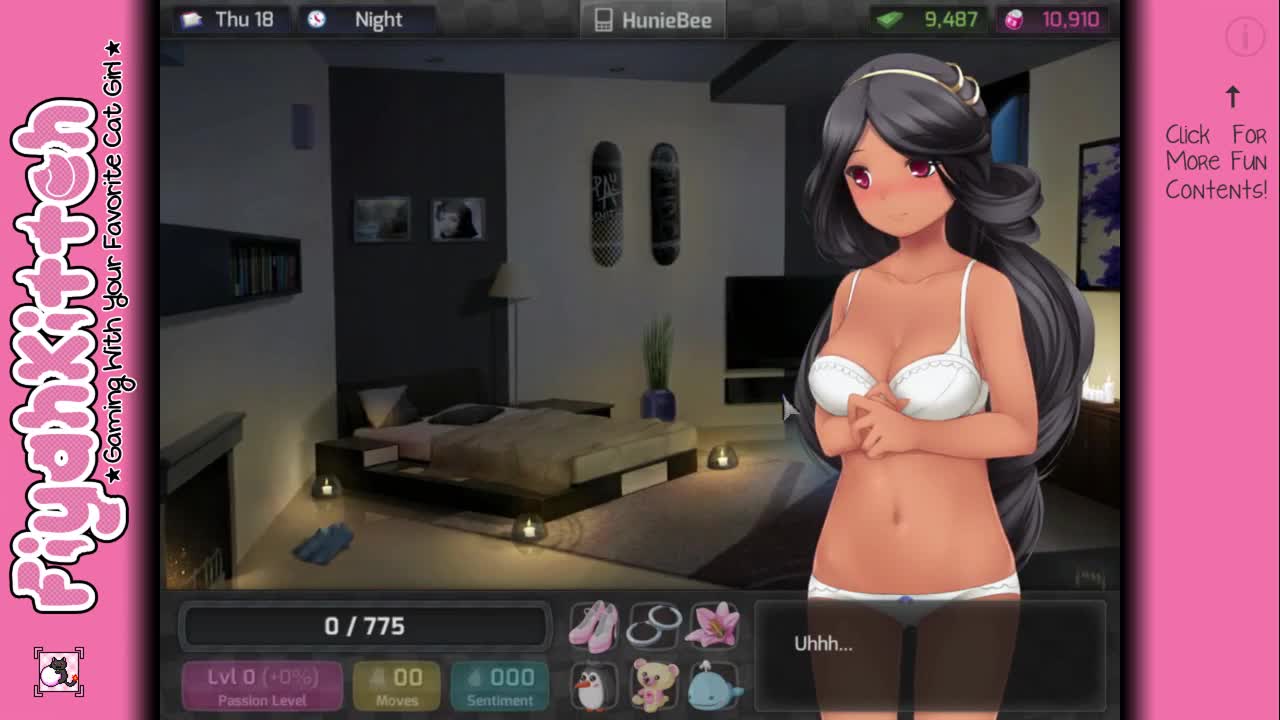Click the info circle in the video overlay
The width and height of the screenshot is (1280, 720).
(1245, 37)
